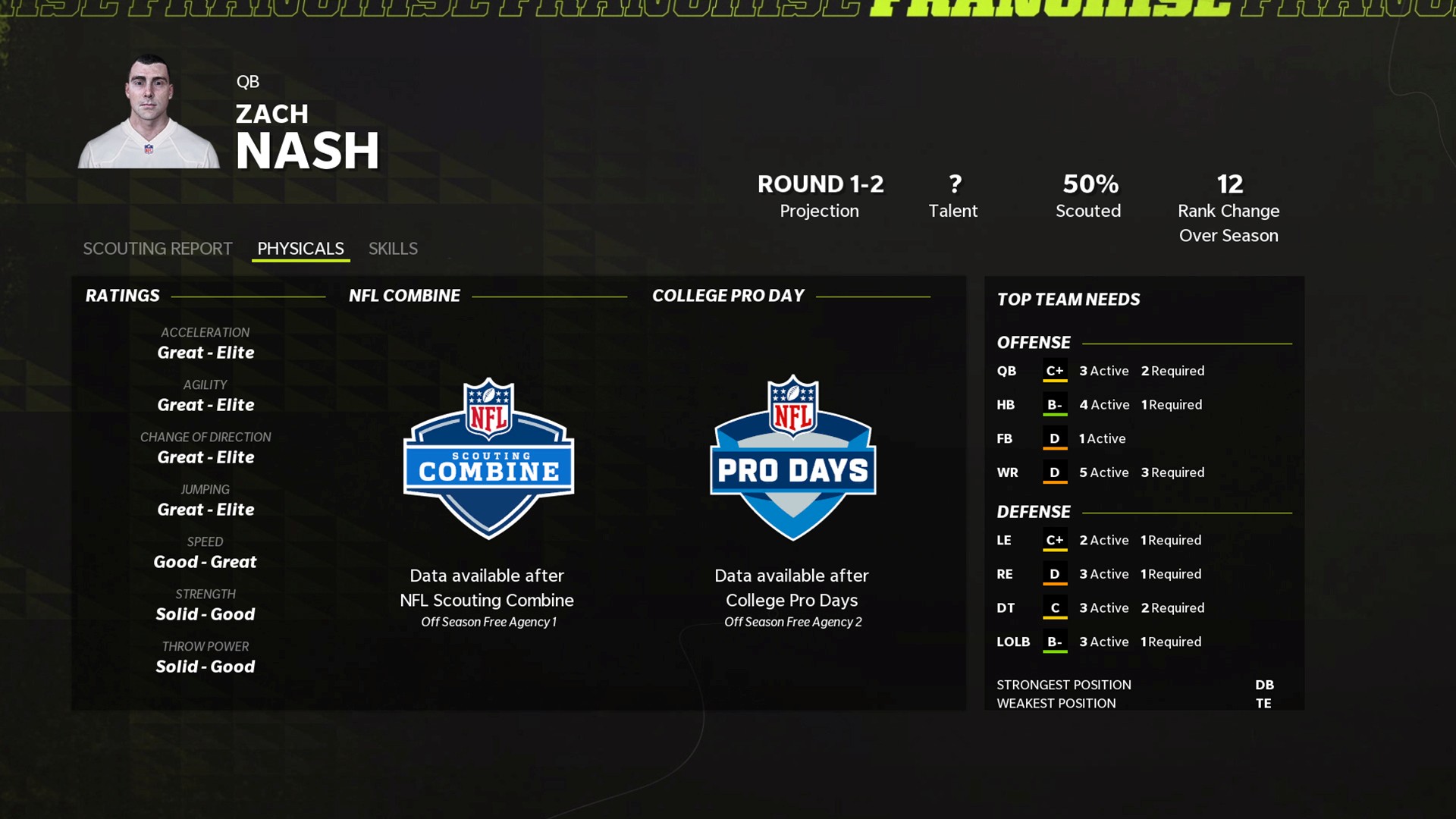Open the LOLB grade B- badge

click(1055, 642)
